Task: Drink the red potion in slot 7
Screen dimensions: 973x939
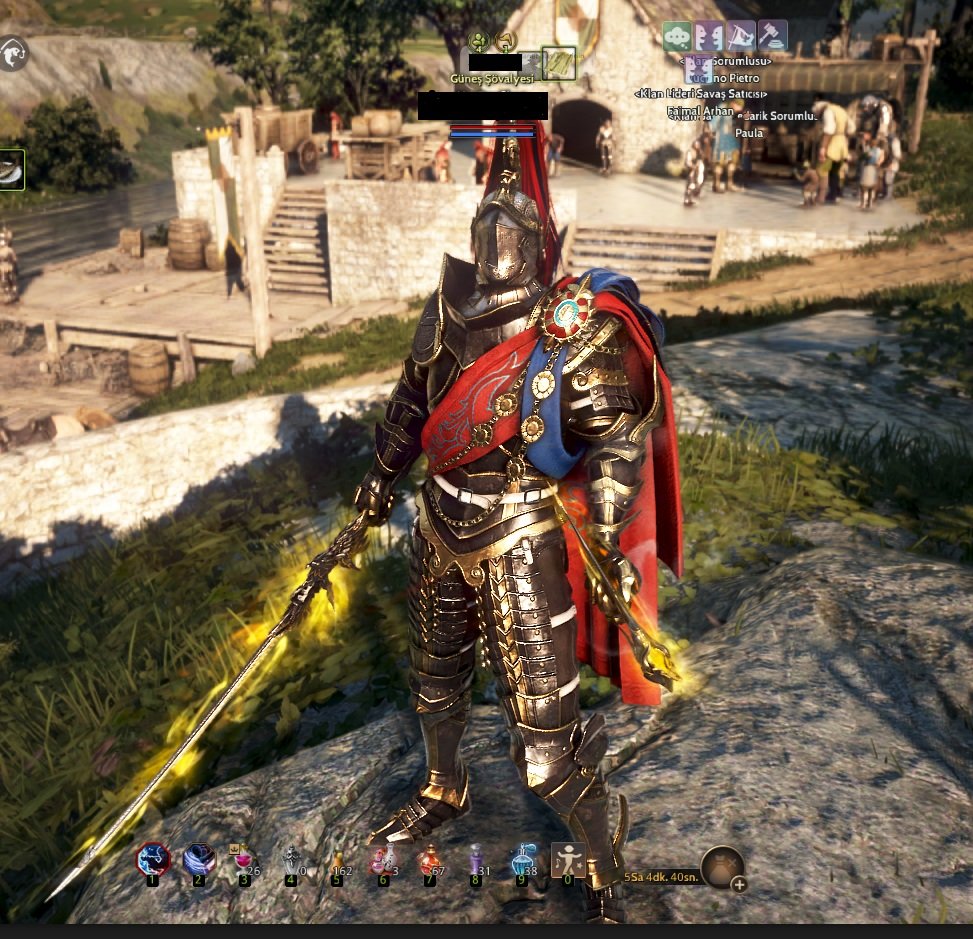Action: pos(430,860)
